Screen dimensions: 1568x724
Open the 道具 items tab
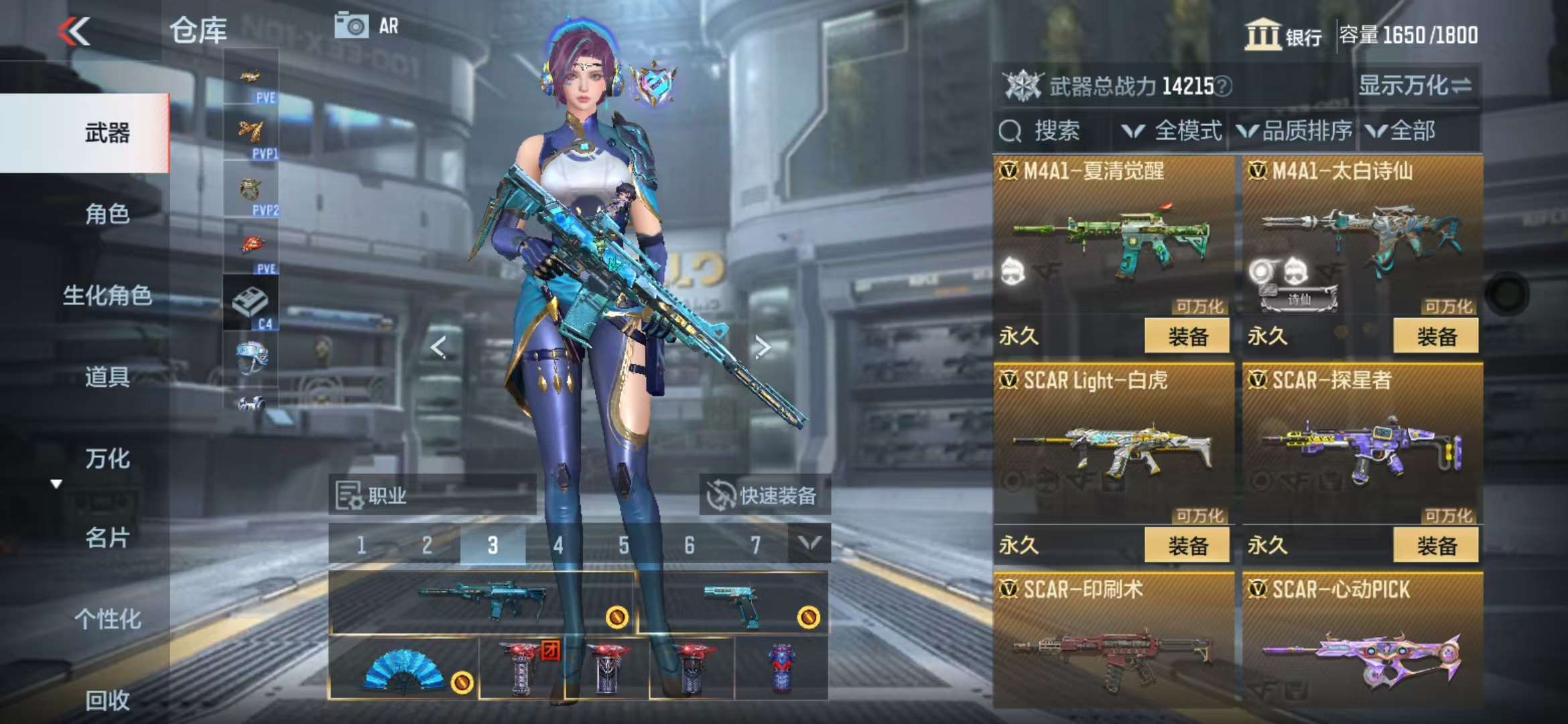coord(107,377)
